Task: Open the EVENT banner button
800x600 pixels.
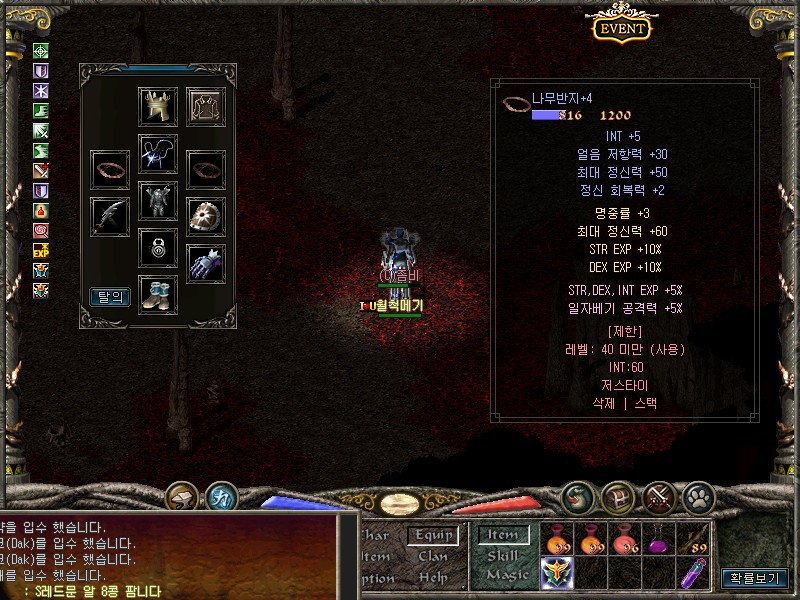Action: point(622,28)
